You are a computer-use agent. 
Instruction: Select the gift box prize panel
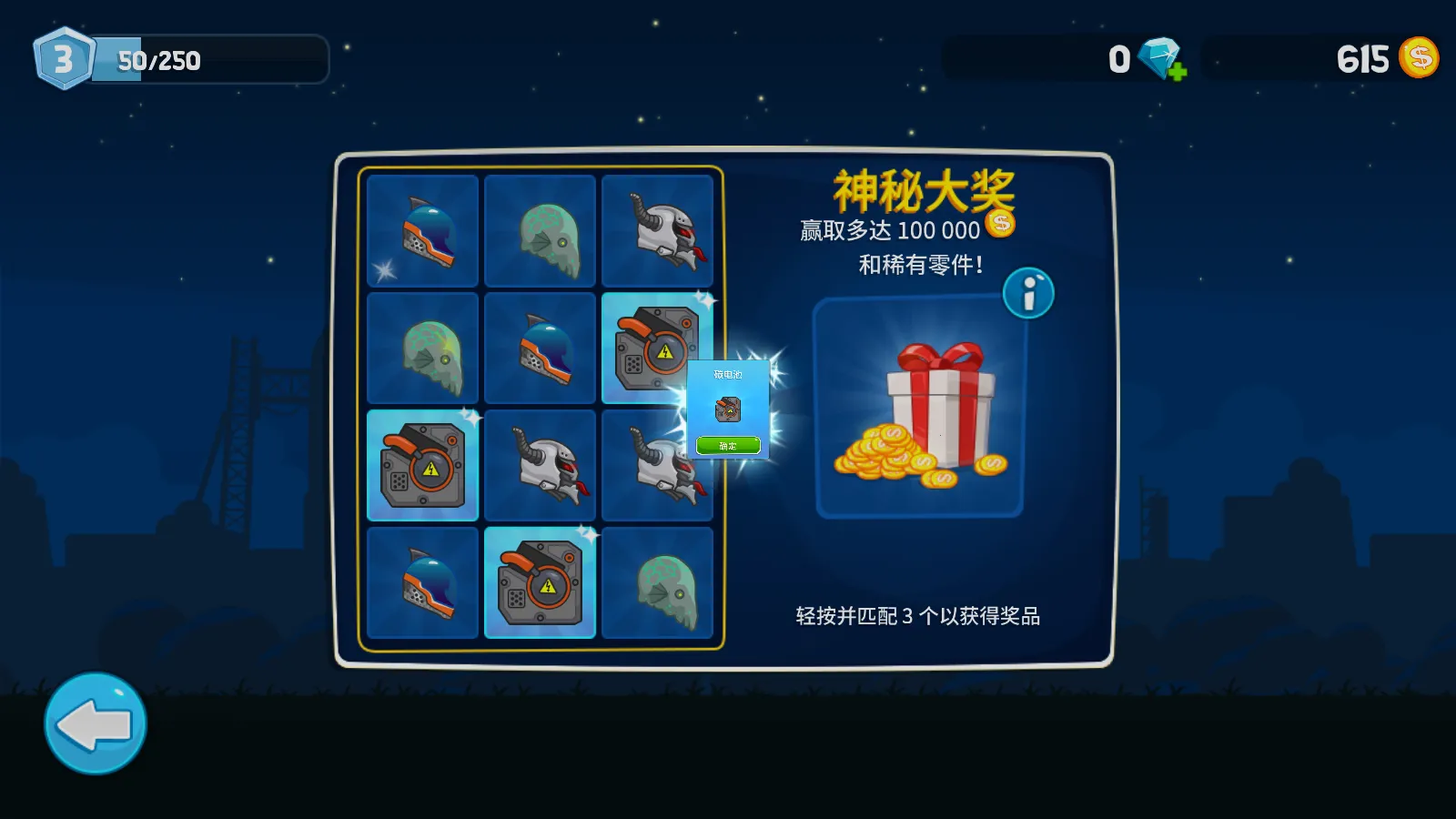(920, 409)
